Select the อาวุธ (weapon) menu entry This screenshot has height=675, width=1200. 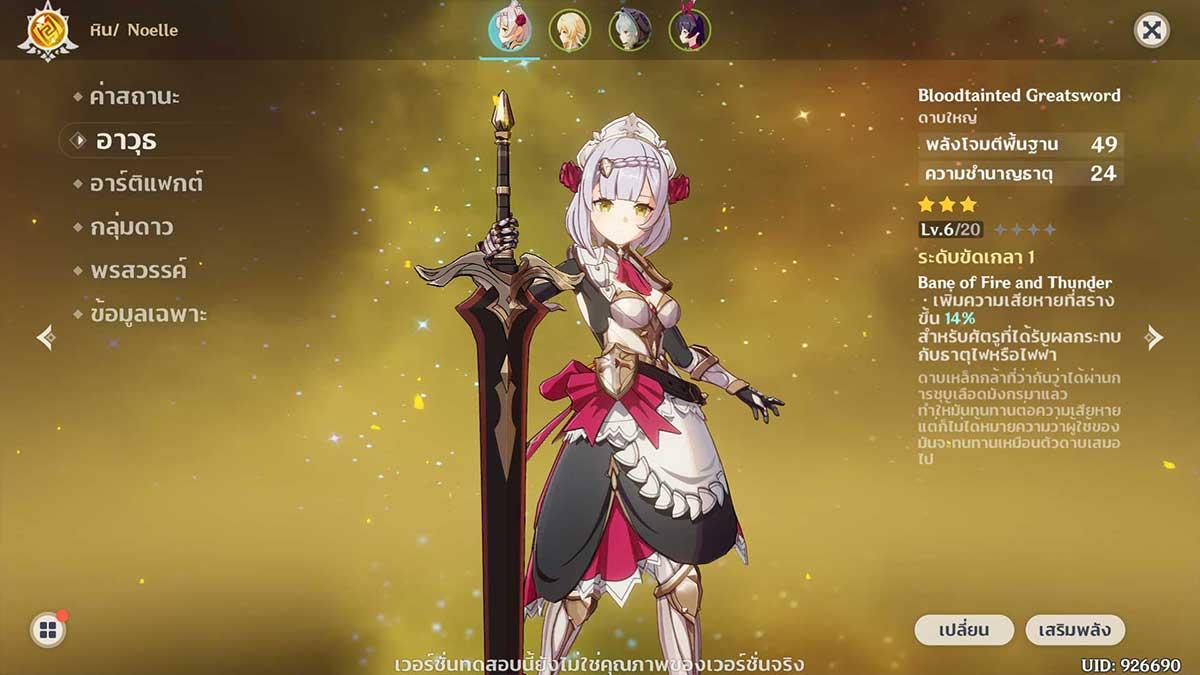coord(126,141)
